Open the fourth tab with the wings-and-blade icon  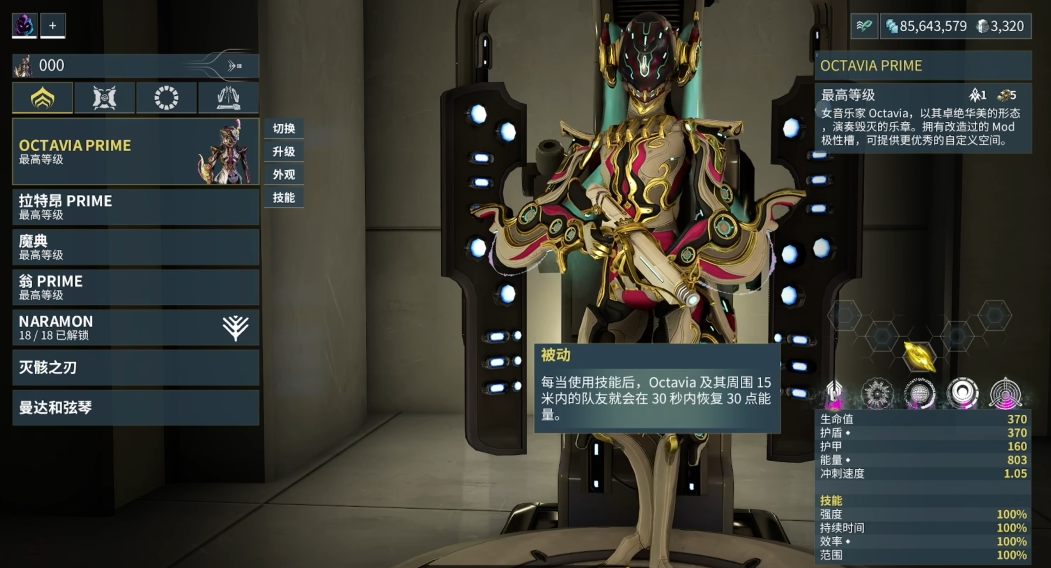tap(228, 97)
